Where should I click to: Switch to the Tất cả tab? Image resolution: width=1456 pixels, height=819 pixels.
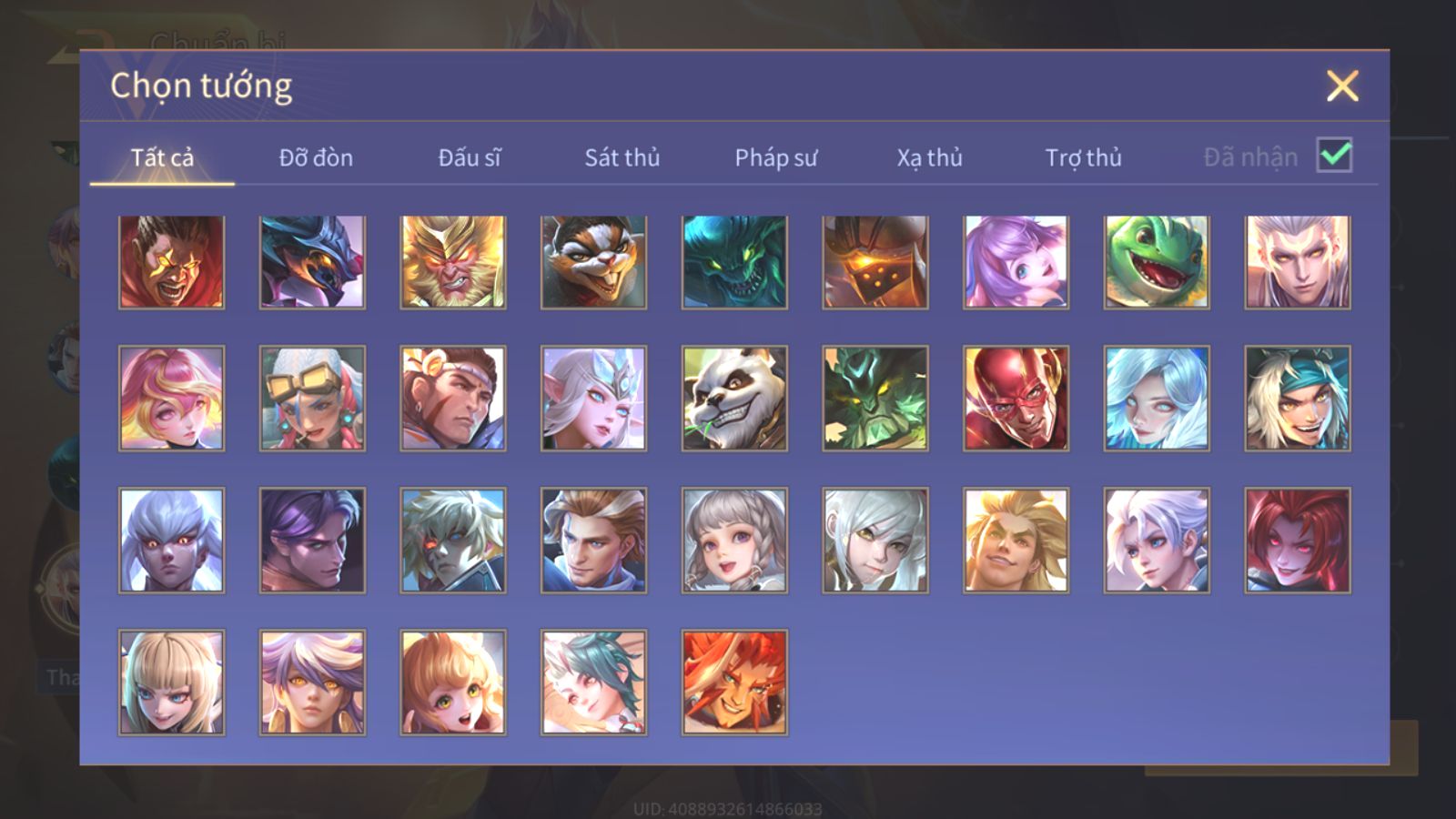[x=162, y=157]
